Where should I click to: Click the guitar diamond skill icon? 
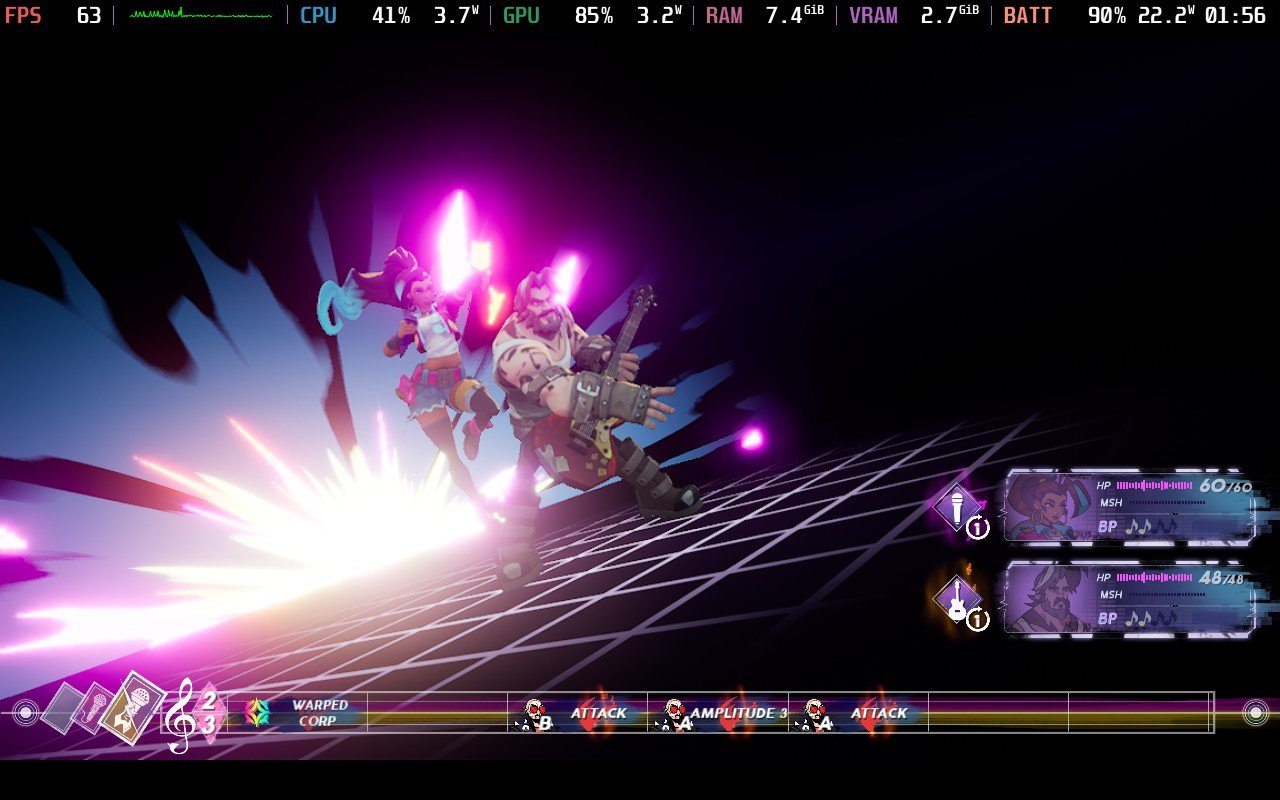[957, 598]
